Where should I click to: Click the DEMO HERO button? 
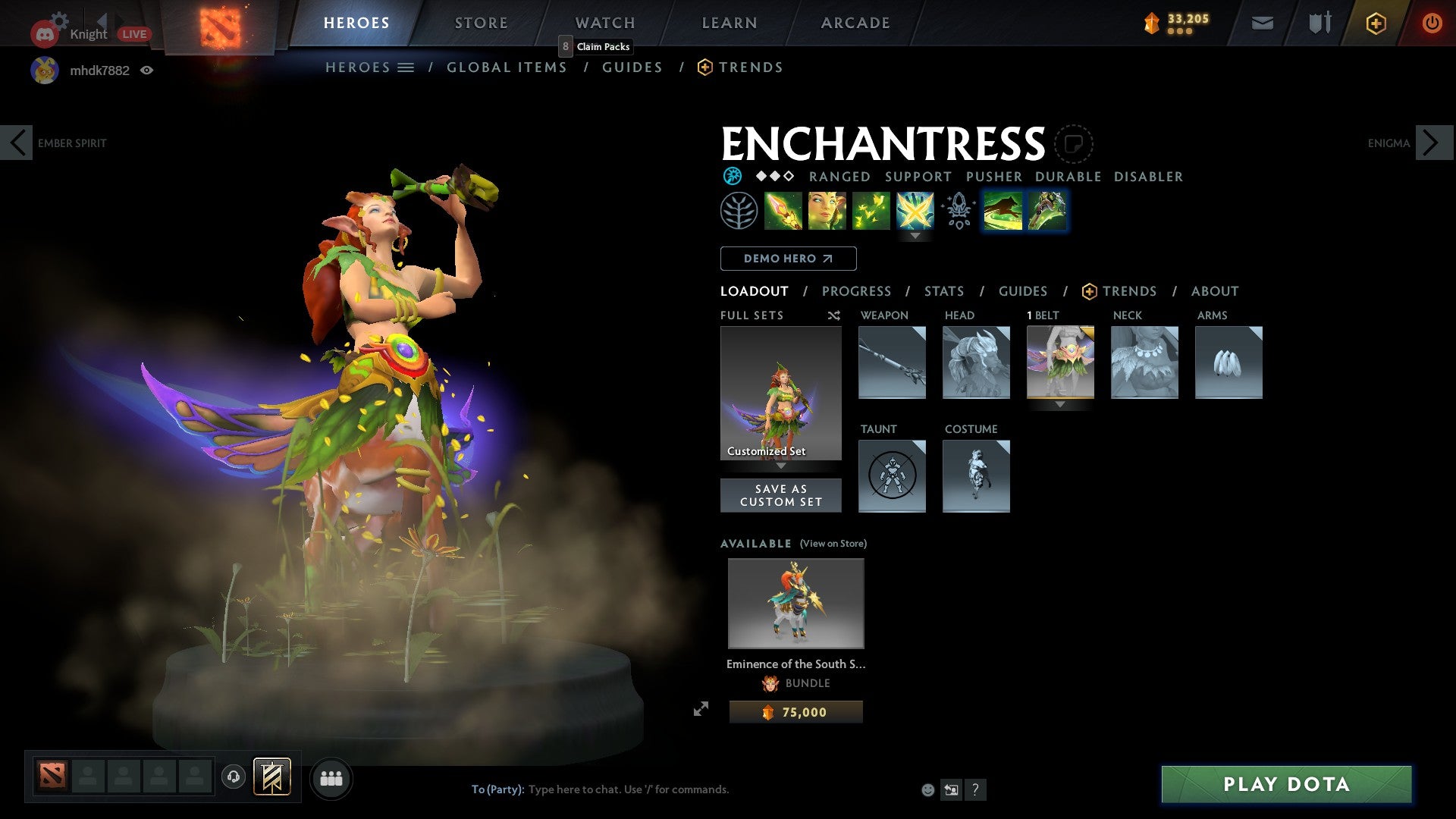787,258
